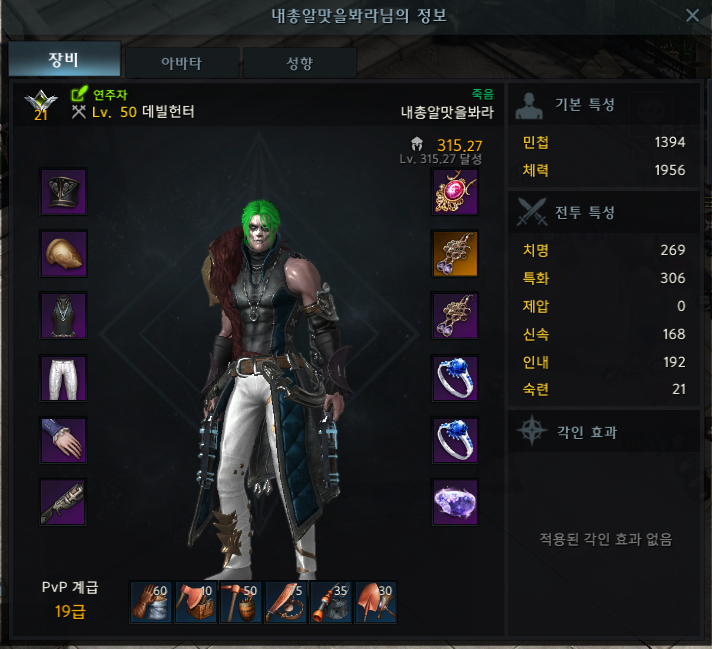The width and height of the screenshot is (712, 649).
Task: Select the earring with orange background
Action: (455, 254)
